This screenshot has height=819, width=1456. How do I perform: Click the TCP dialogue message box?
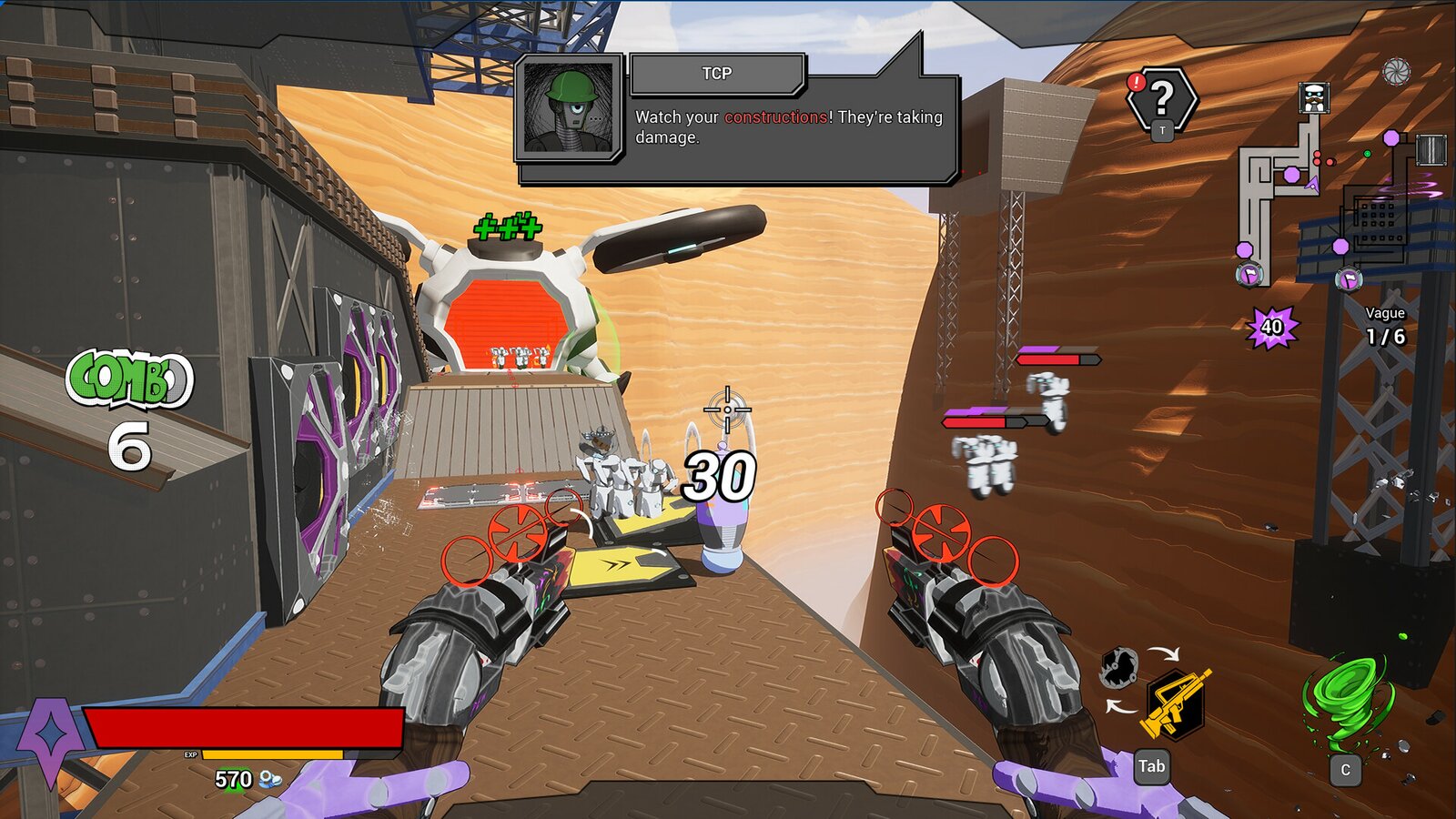[x=790, y=127]
